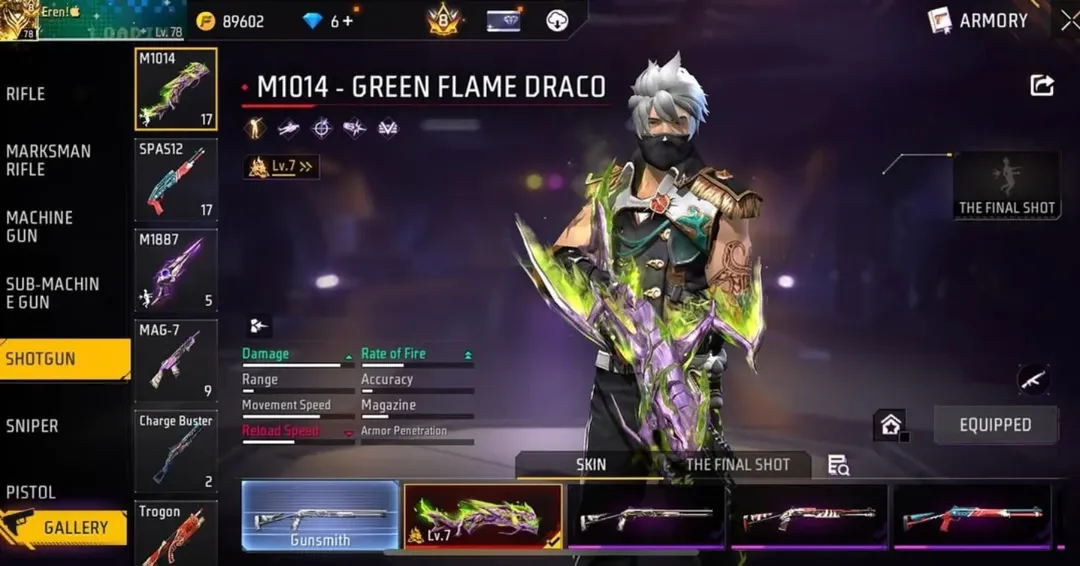
Task: Preview The Final Shot emote card
Action: pos(1006,185)
